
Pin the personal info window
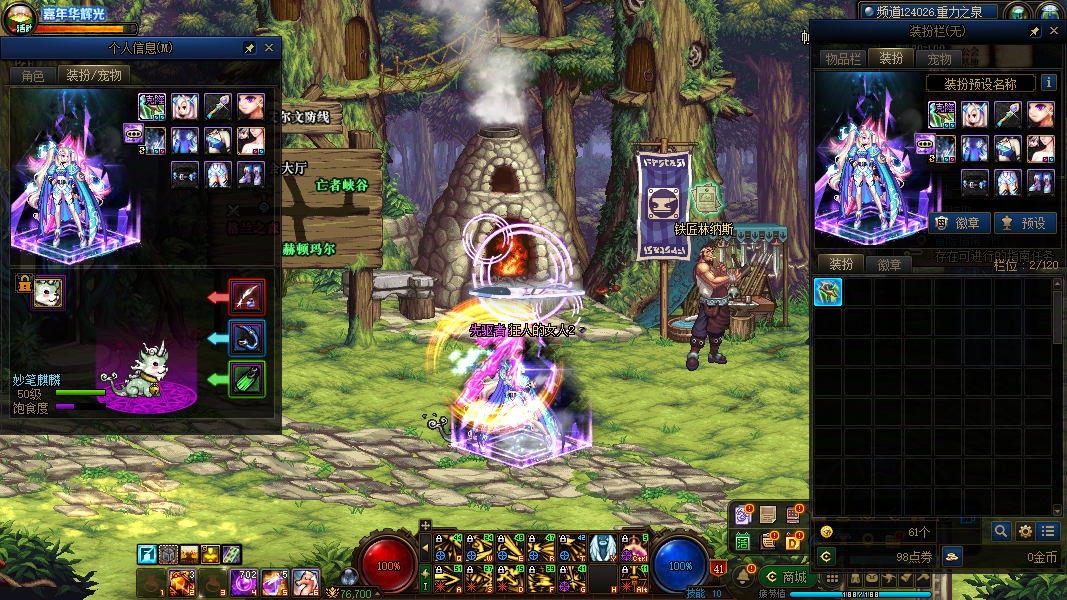249,48
